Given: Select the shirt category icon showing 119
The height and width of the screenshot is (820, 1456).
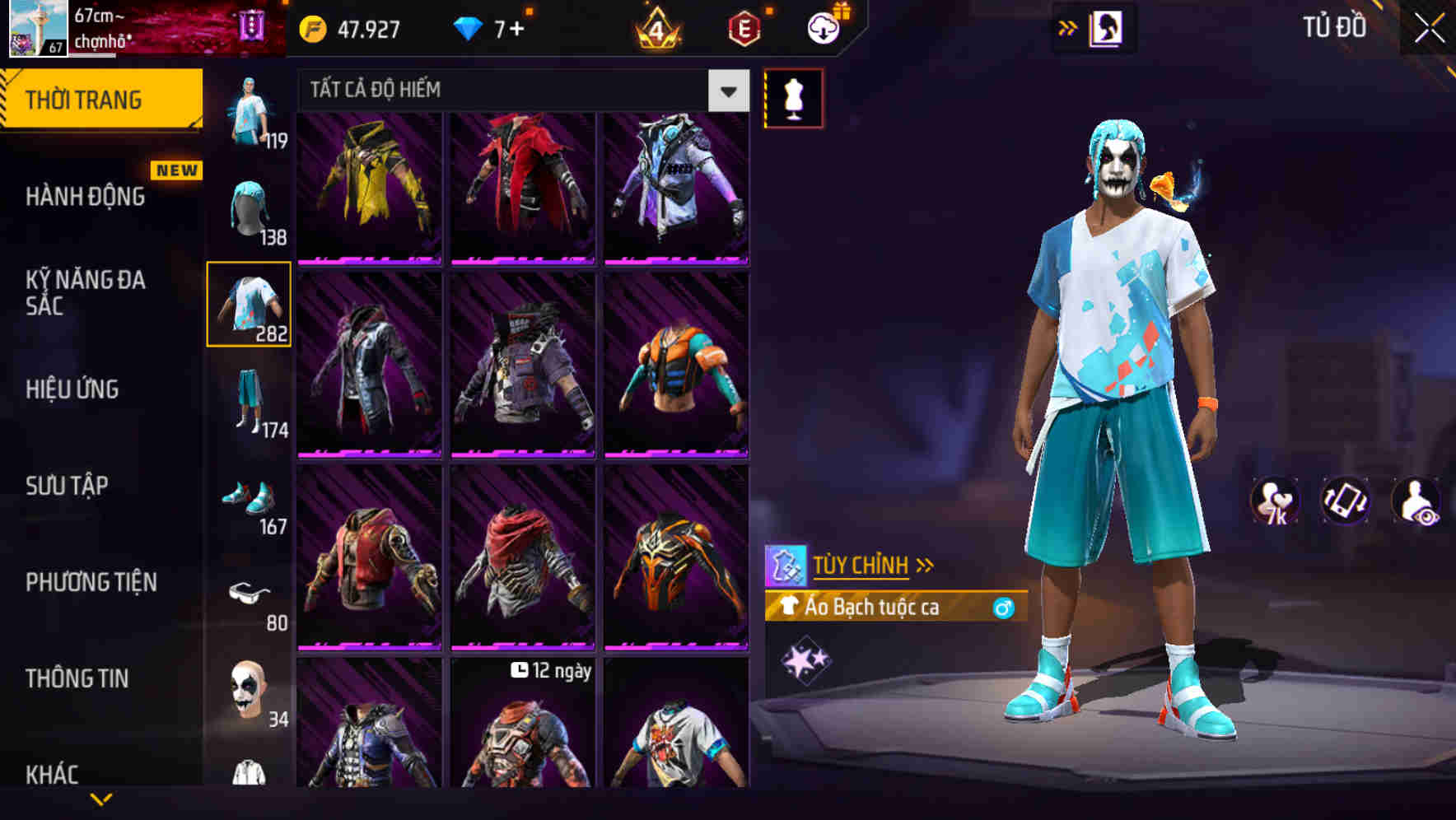Looking at the screenshot, I should (247, 111).
